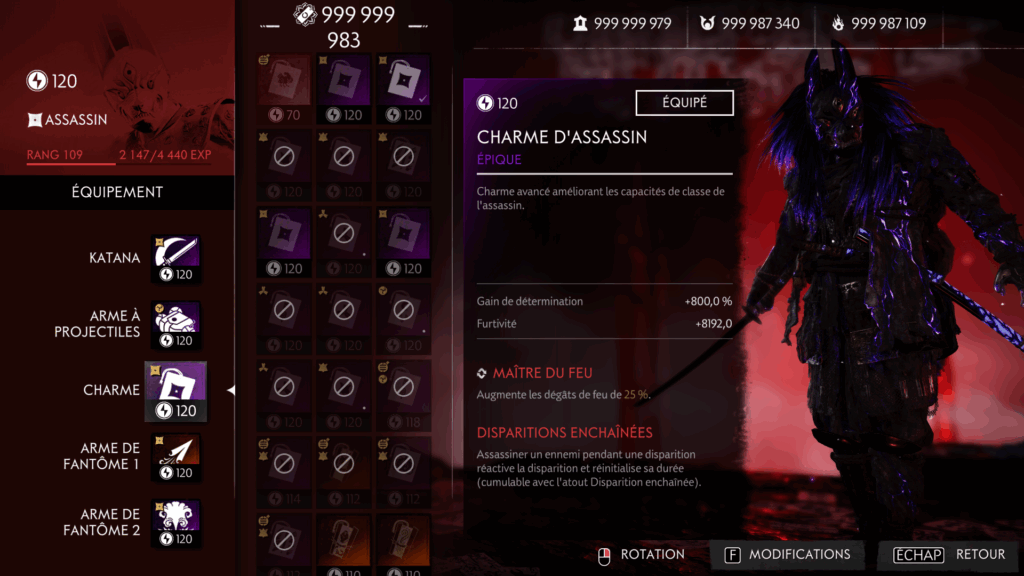
Task: Select the locked level 118 charm slot
Action: 403,393
